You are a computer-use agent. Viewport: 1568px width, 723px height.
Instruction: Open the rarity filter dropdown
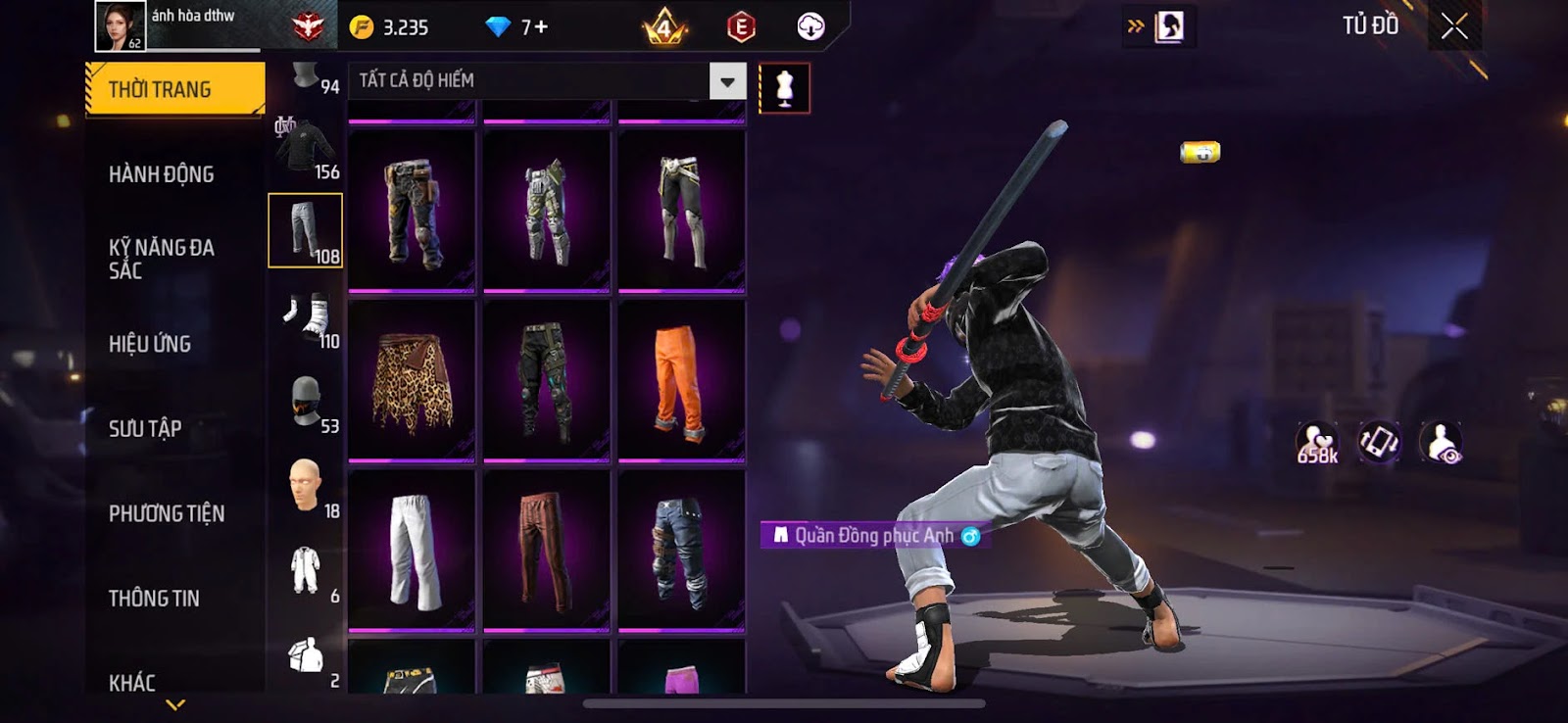(727, 81)
